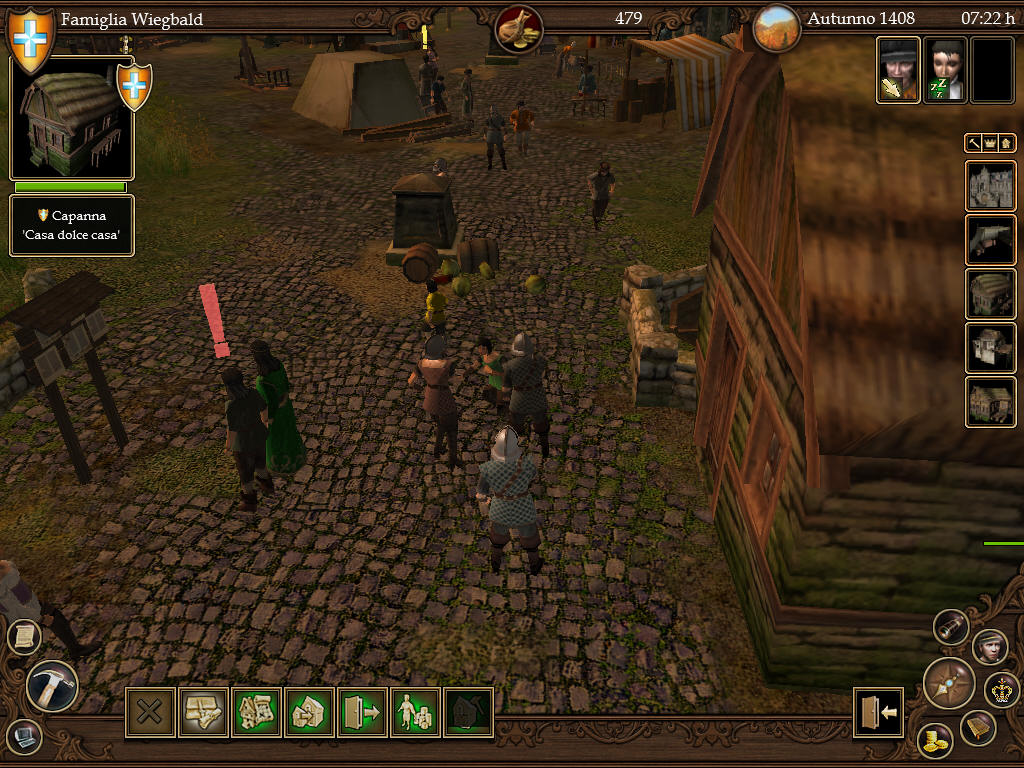Open the gold coins finances button

tap(935, 741)
